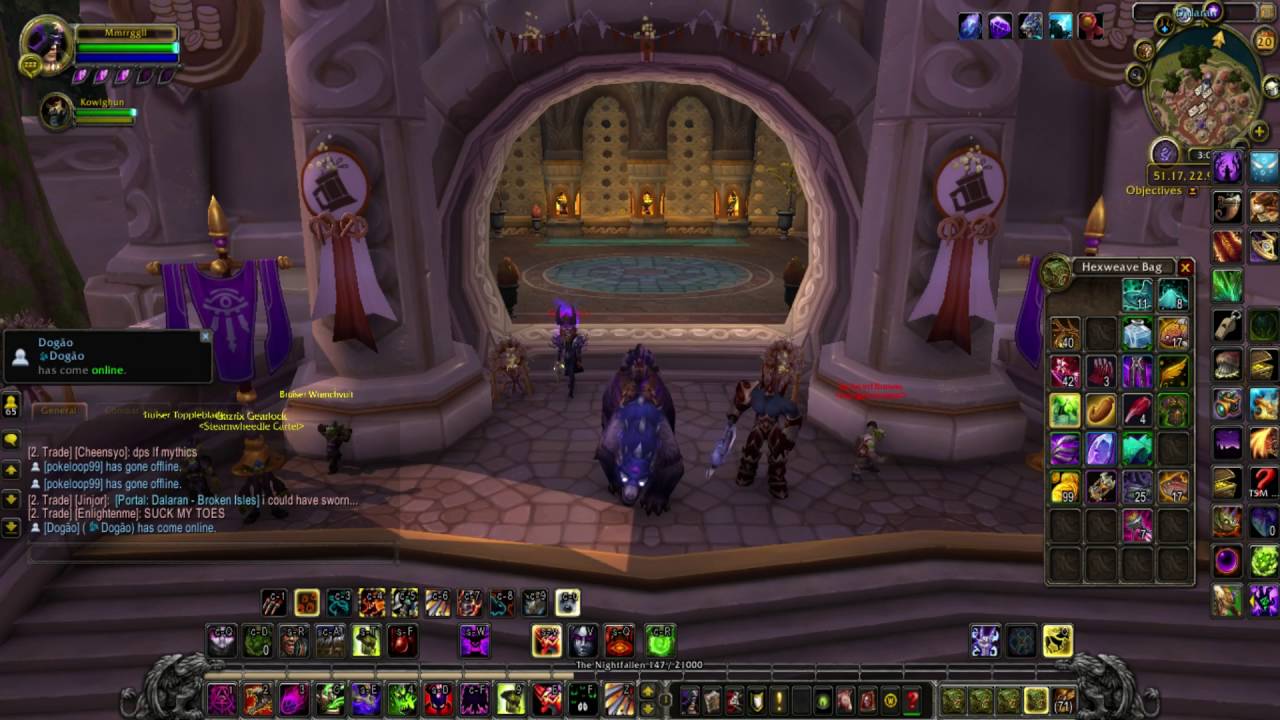Click the purple buff icon beneath the minimap
The width and height of the screenshot is (1280, 720).
tap(1226, 167)
